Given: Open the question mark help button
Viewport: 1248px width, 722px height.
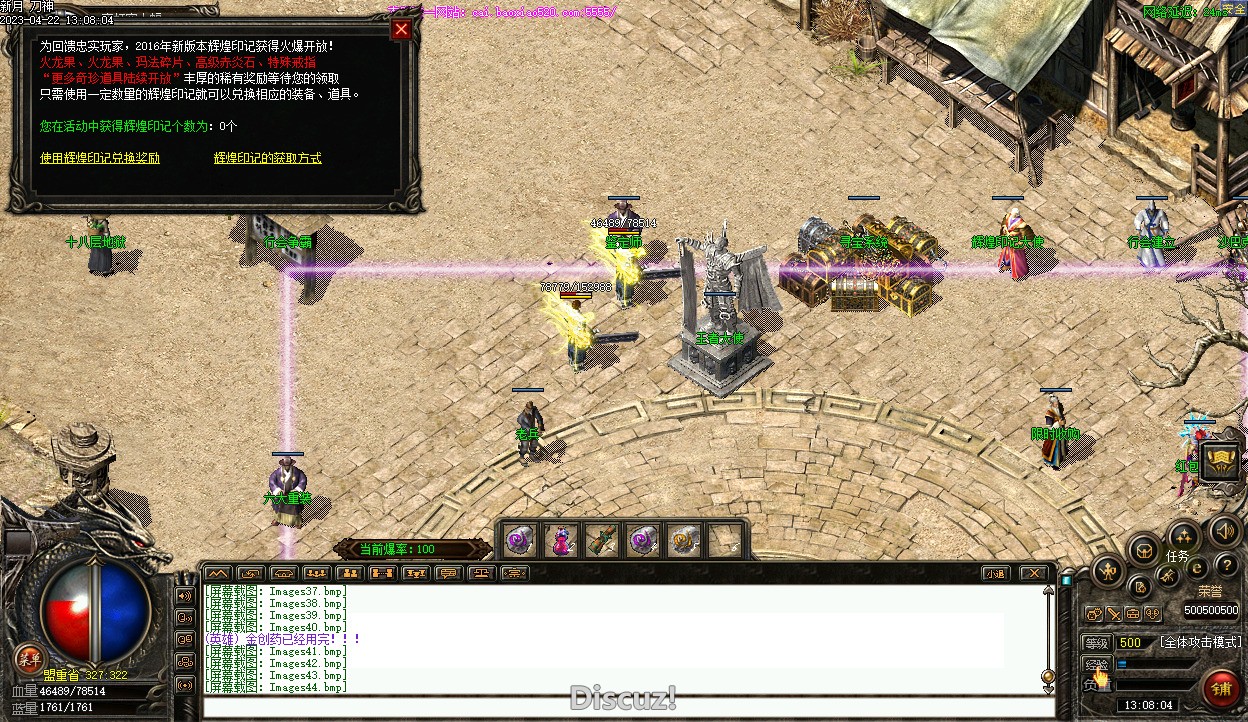Looking at the screenshot, I should point(1226,567).
